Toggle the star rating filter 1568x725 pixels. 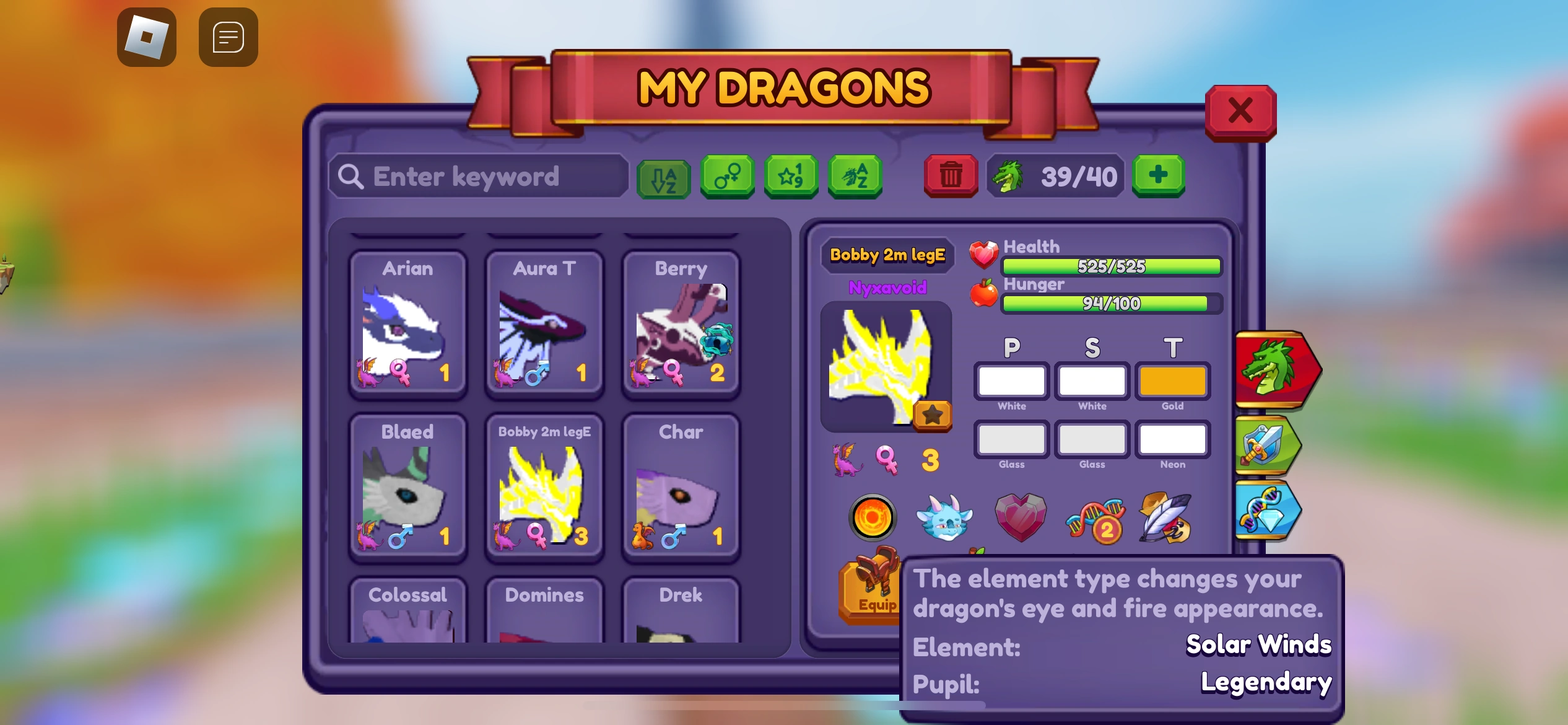click(791, 177)
